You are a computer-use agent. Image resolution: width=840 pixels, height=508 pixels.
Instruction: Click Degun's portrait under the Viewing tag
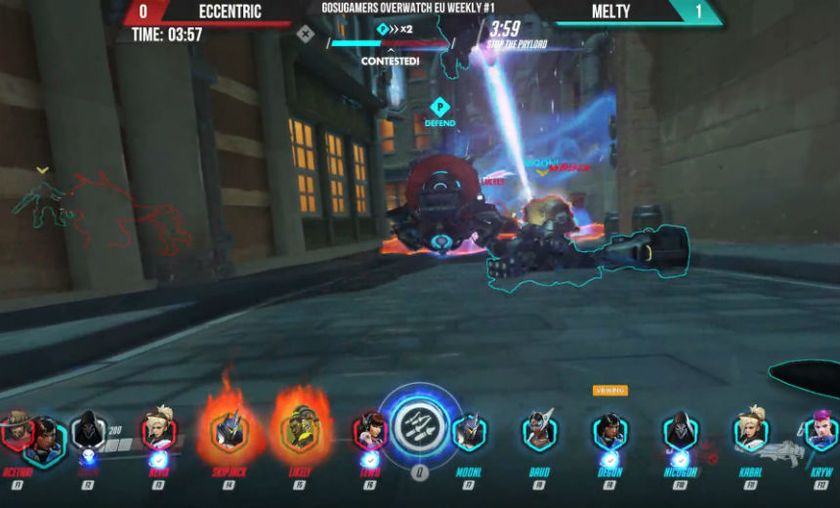point(609,433)
